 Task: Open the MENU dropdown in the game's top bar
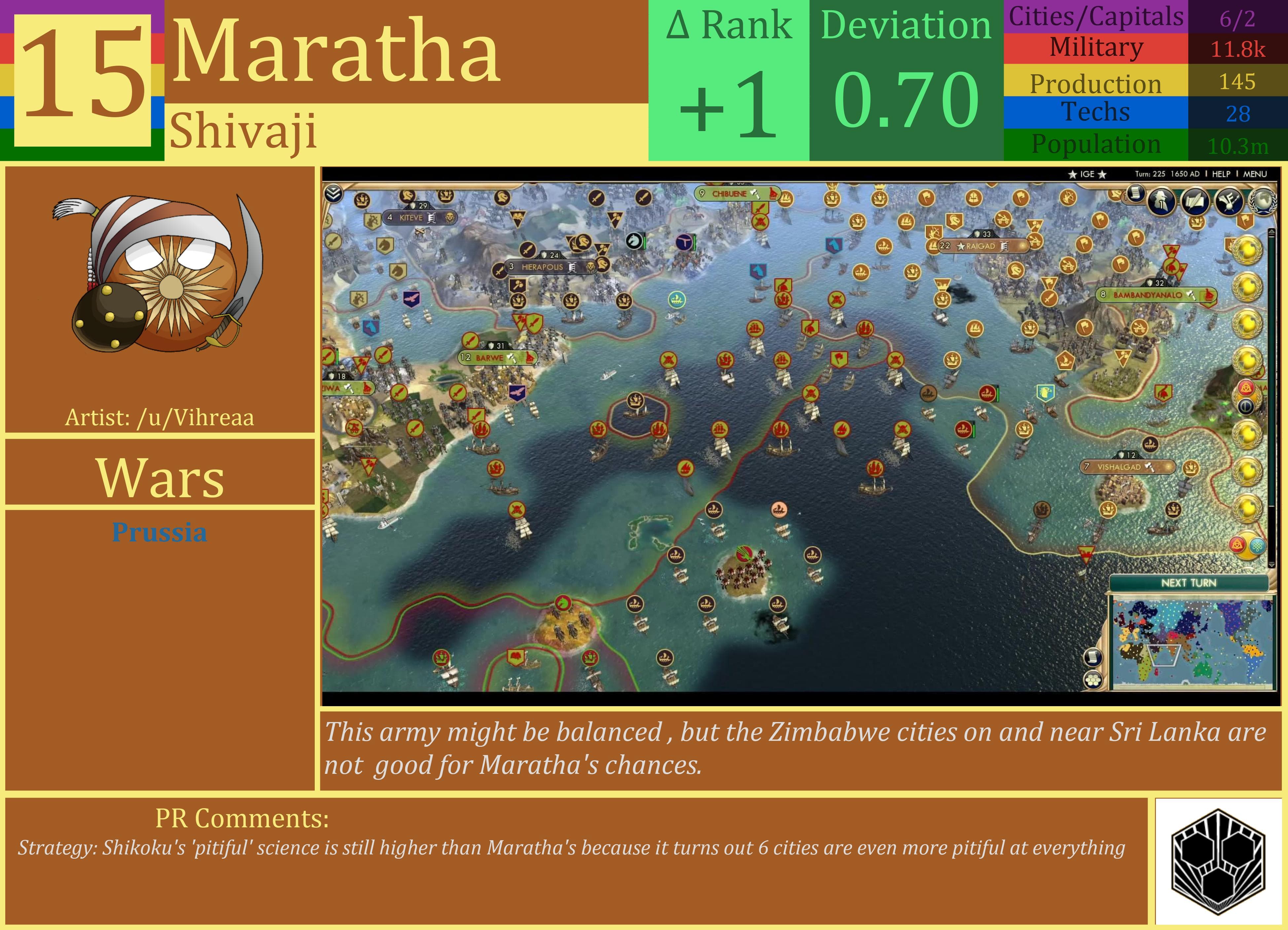coord(1255,174)
